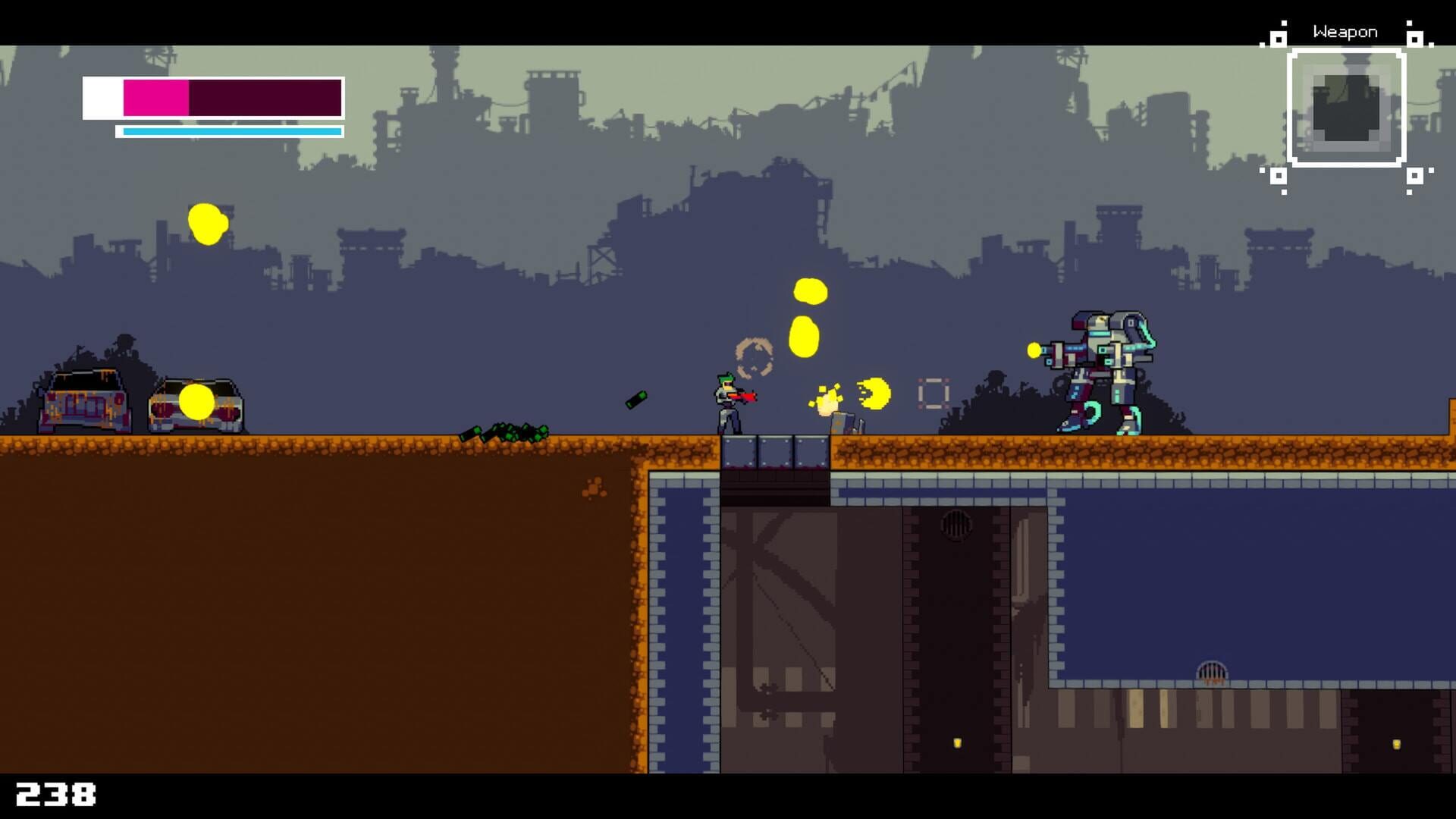Expand the Weapon panel in the corner
Viewport: 1456px width, 819px height.
pos(1346,106)
